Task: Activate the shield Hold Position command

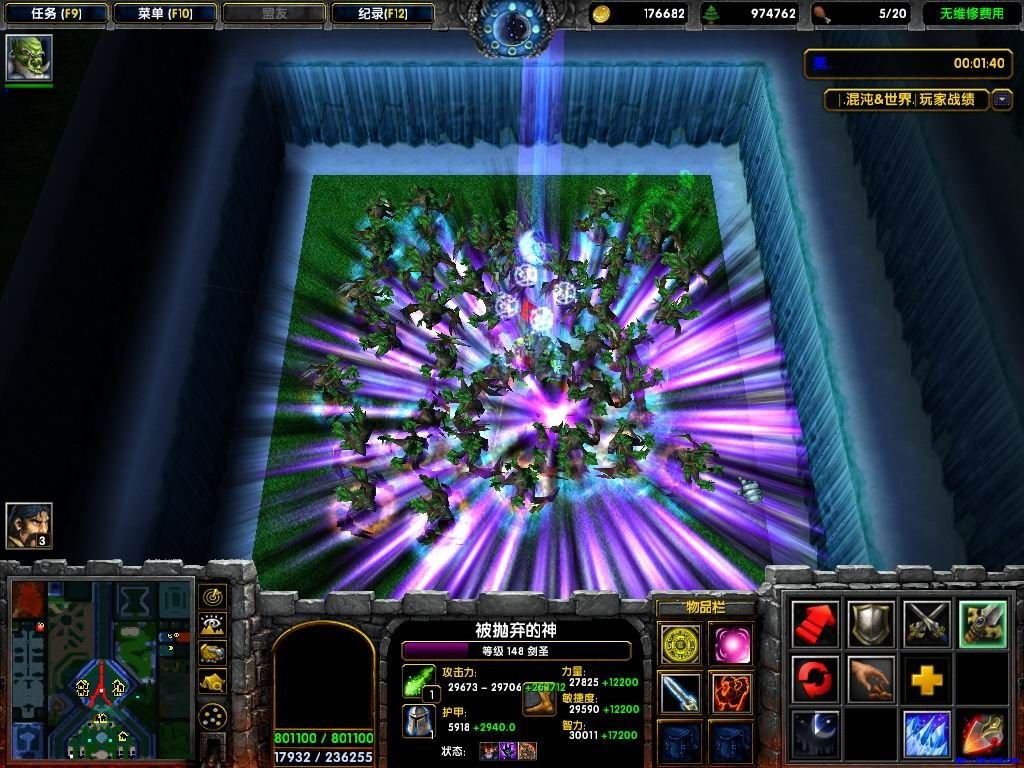Action: click(x=871, y=624)
